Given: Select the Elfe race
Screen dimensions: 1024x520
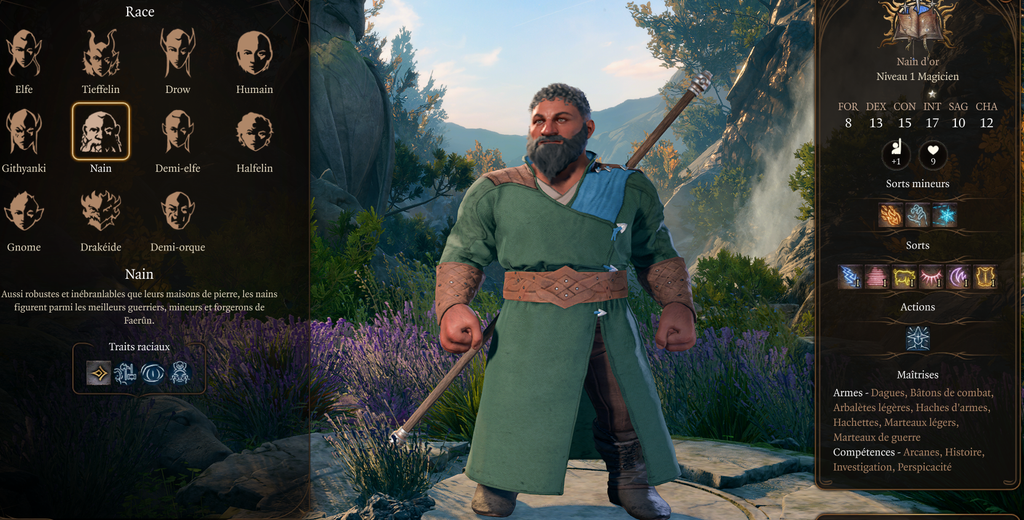Looking at the screenshot, I should [24, 53].
